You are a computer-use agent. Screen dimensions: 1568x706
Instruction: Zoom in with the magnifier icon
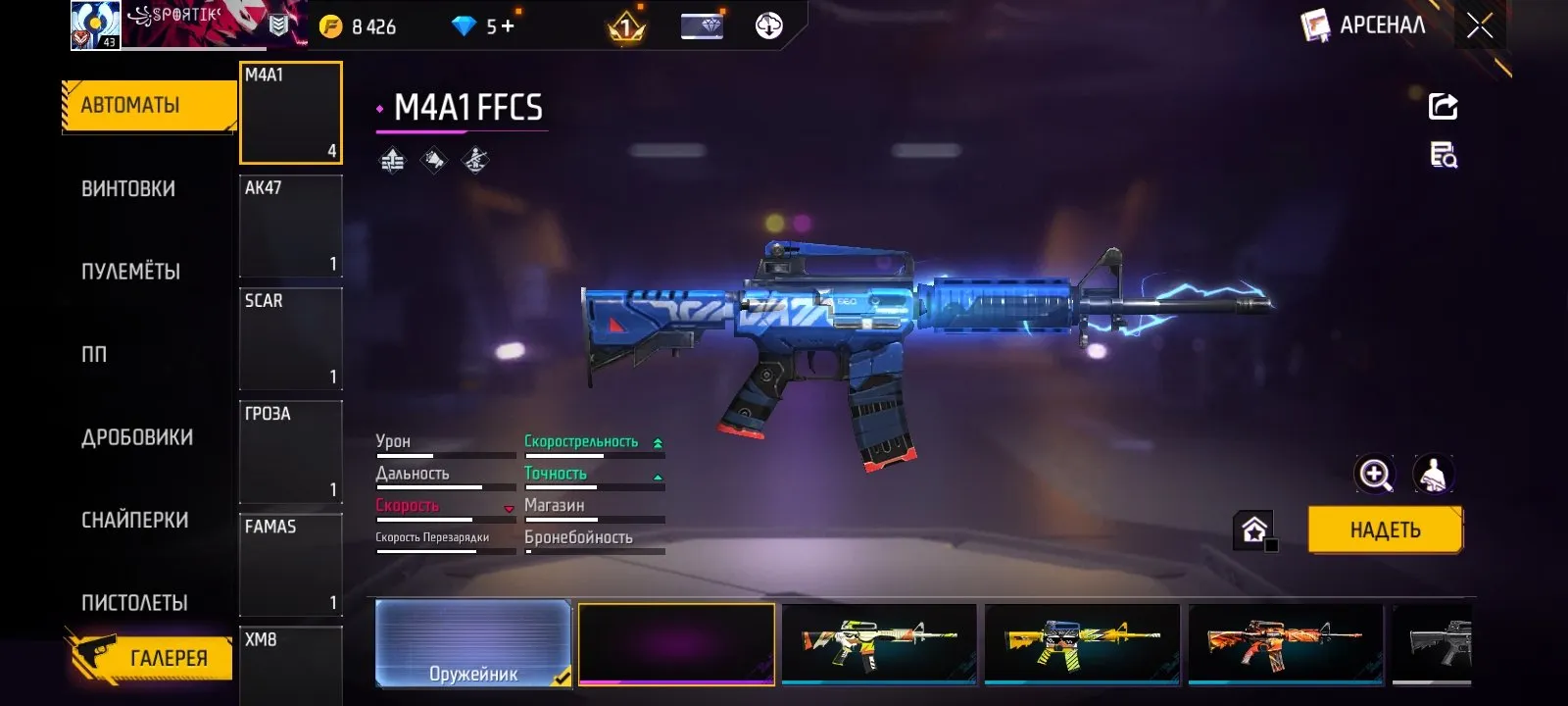[x=1377, y=476]
